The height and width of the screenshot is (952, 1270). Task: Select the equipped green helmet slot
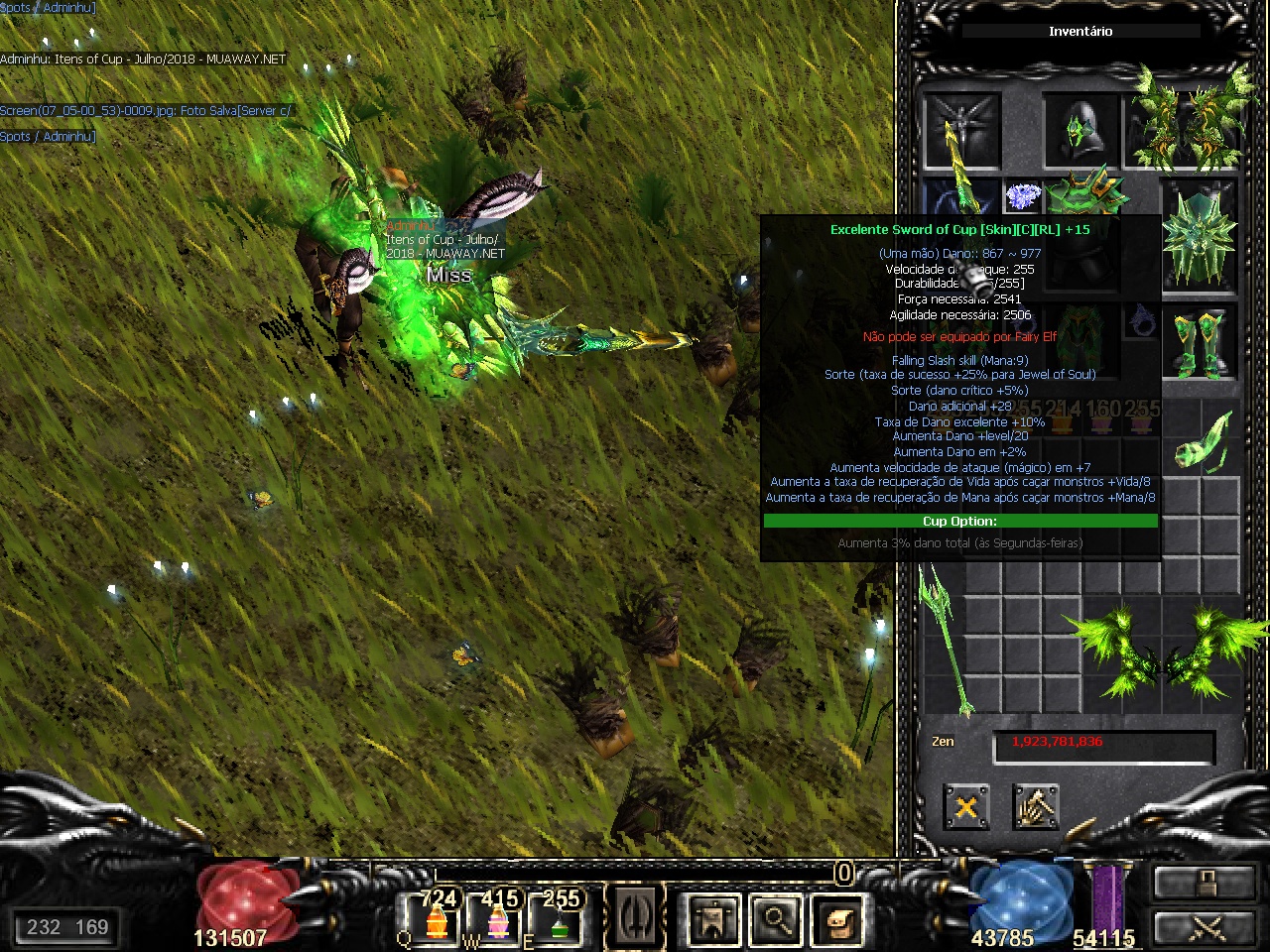pos(1079,131)
